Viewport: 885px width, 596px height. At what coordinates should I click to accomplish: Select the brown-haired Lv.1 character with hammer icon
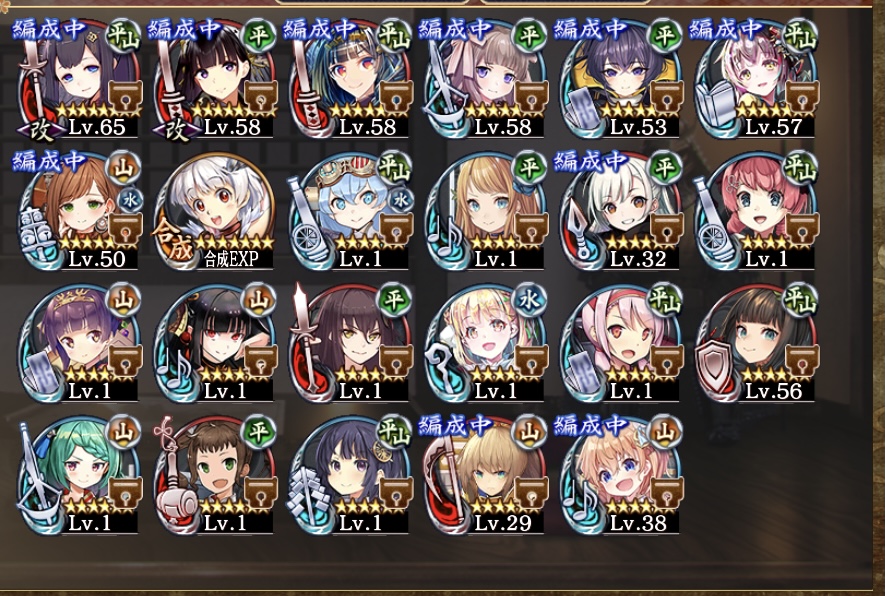pos(214,475)
